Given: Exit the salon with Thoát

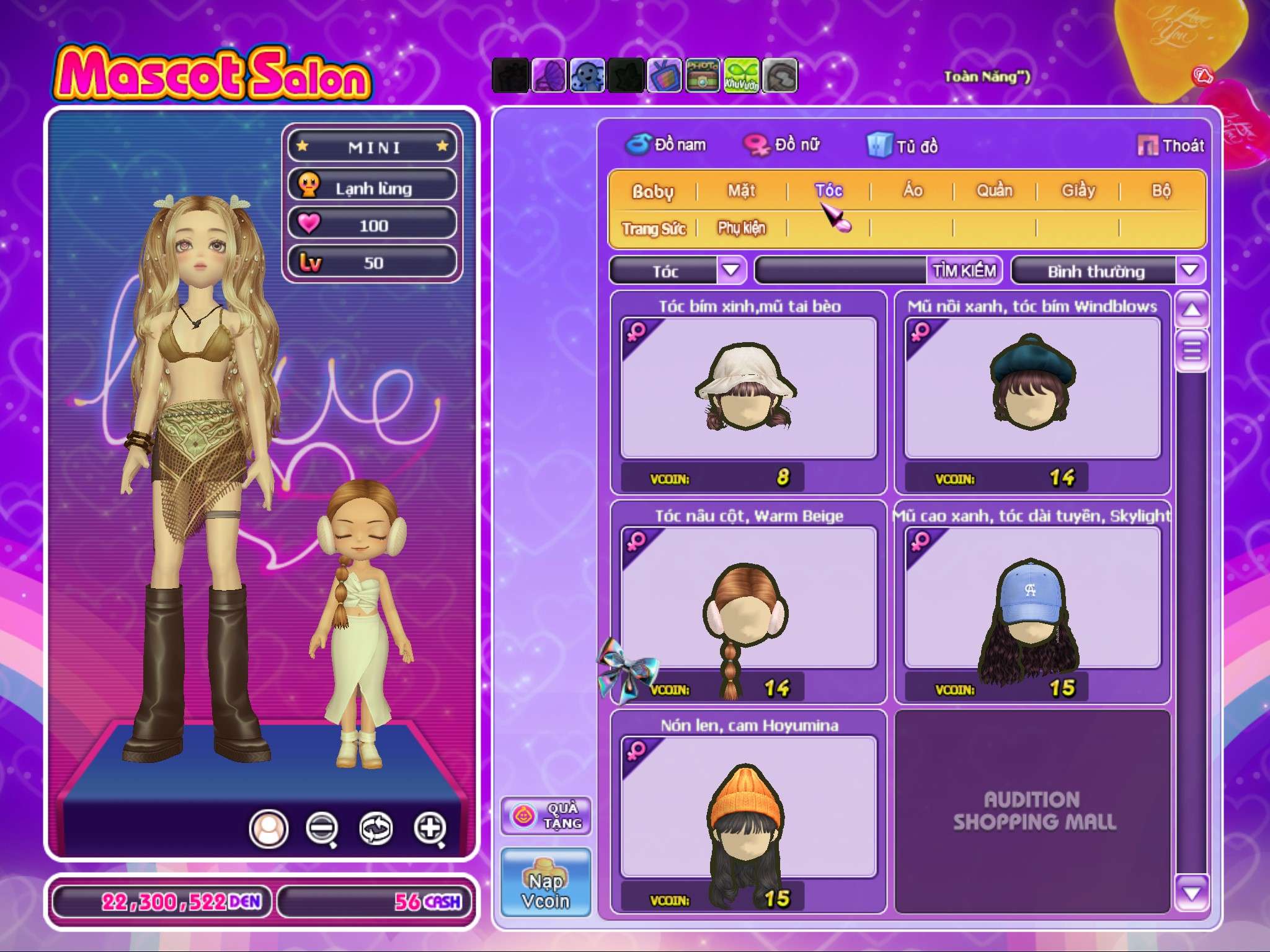Looking at the screenshot, I should coord(1171,146).
